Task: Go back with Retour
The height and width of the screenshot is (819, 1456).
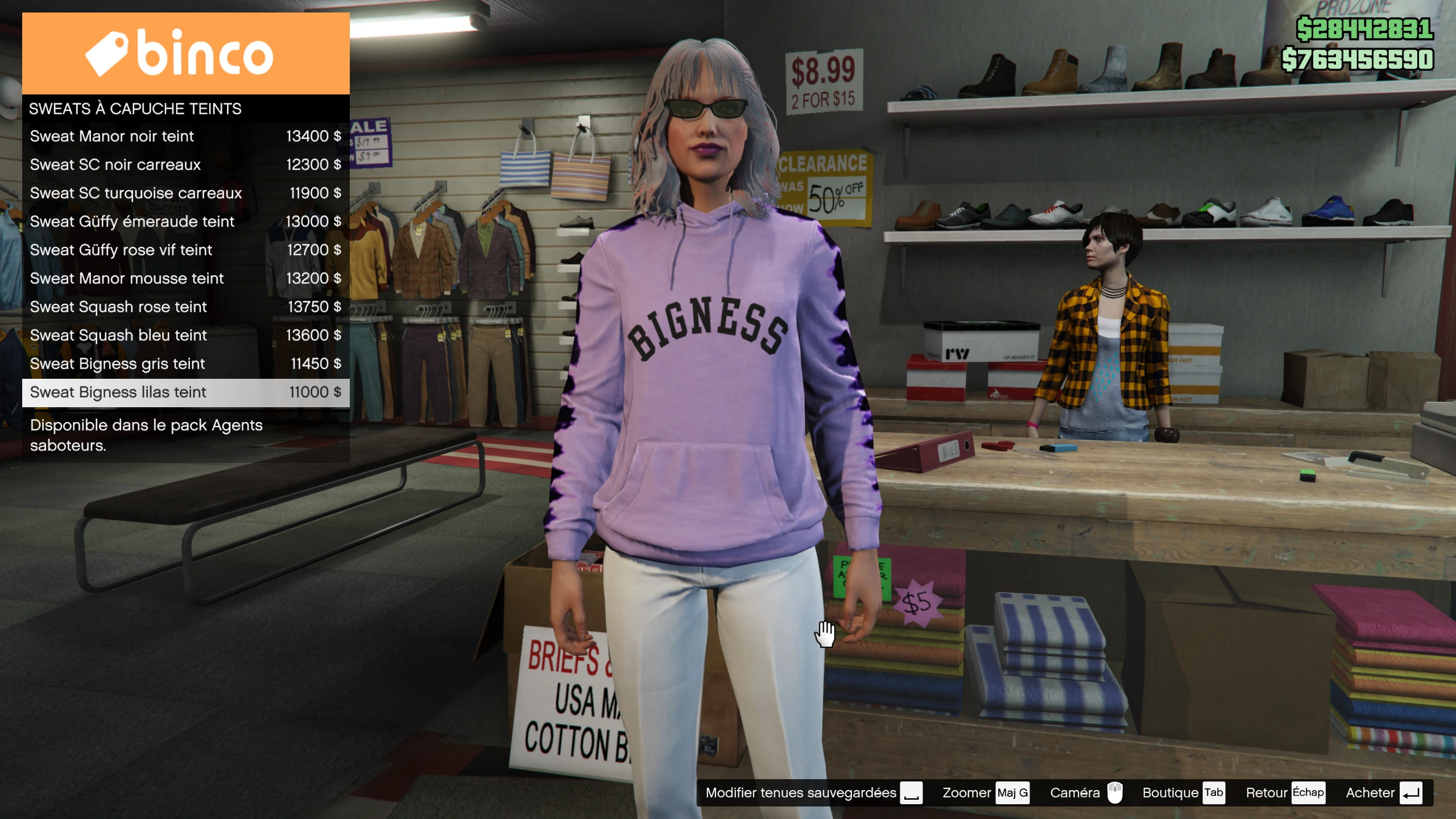Action: pyautogui.click(x=1284, y=793)
